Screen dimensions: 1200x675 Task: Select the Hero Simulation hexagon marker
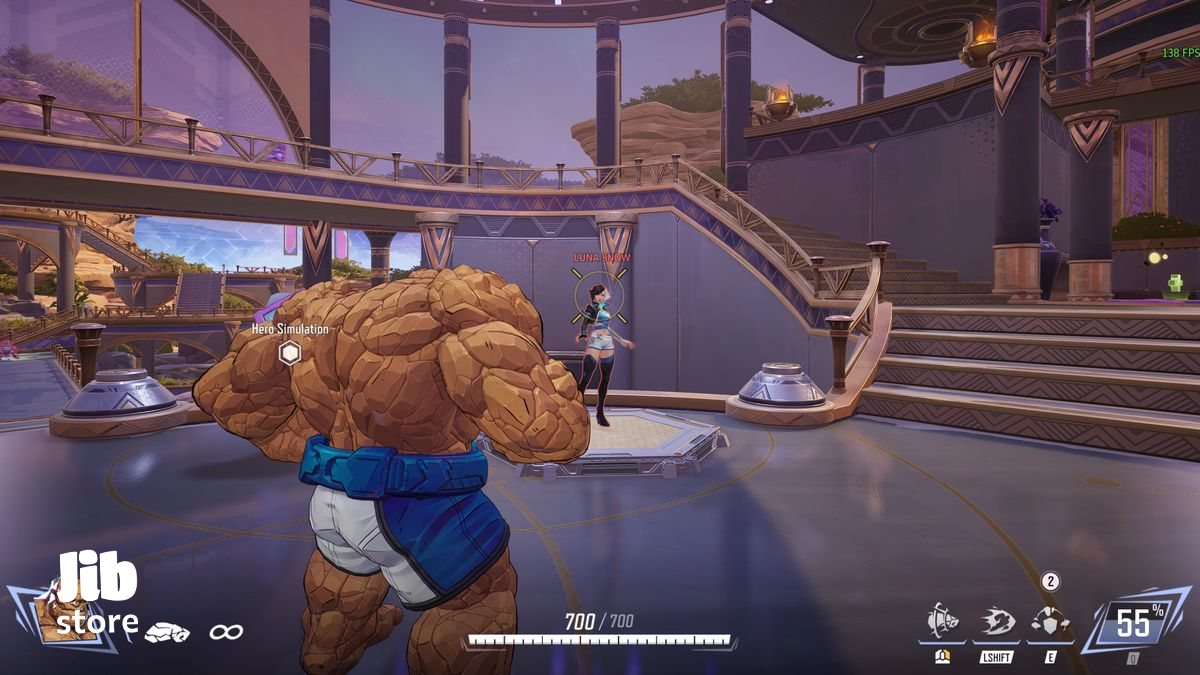[290, 352]
